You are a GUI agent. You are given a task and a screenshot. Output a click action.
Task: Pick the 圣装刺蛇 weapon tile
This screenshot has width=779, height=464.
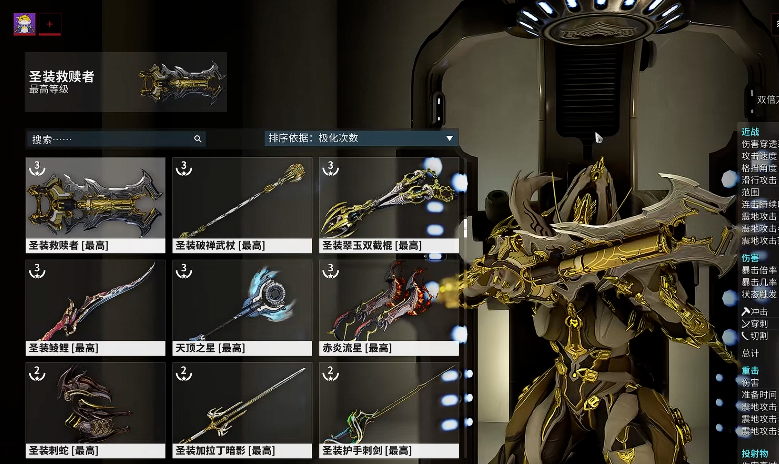coord(96,409)
